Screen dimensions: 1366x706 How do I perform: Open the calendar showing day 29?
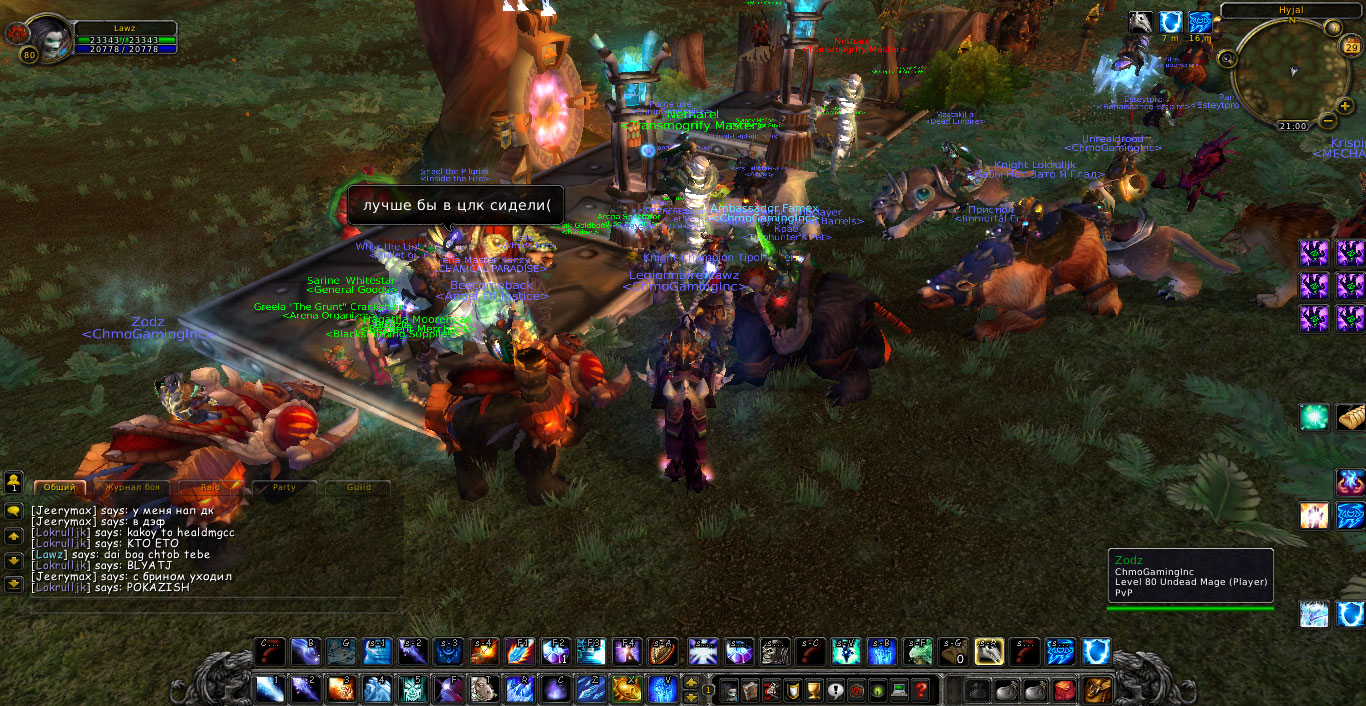click(x=1354, y=48)
